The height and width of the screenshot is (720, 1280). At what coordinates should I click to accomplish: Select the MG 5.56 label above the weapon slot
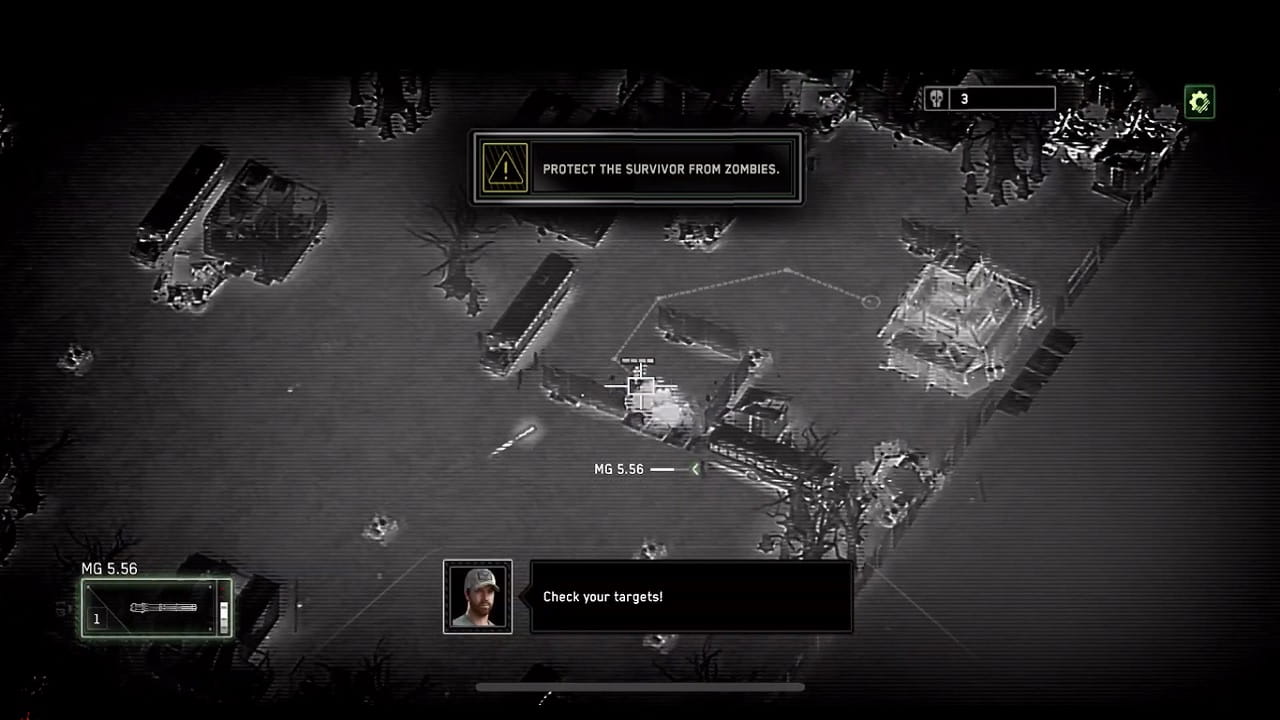(108, 568)
